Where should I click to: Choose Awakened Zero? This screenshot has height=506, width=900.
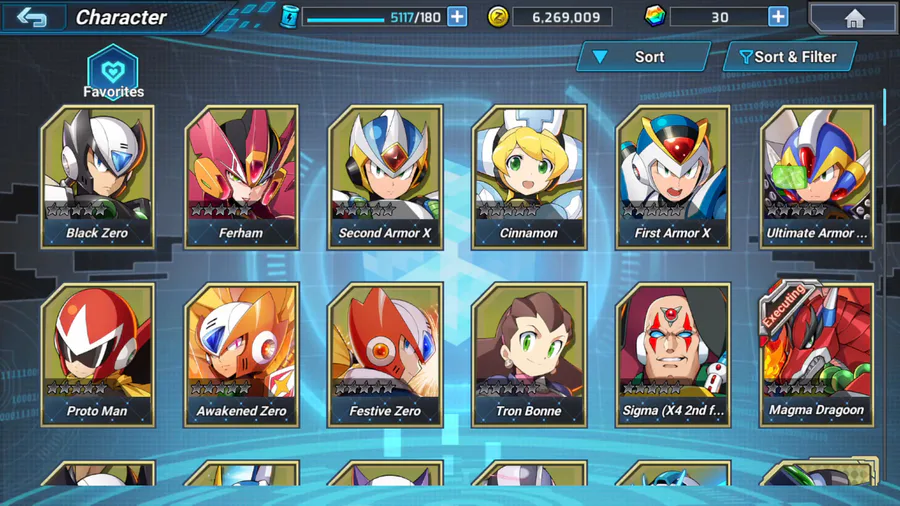[241, 353]
